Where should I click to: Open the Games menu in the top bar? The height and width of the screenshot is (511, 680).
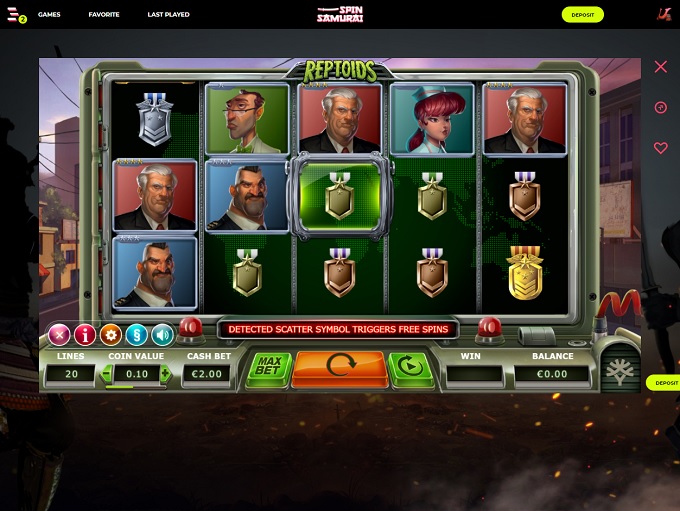pyautogui.click(x=49, y=15)
